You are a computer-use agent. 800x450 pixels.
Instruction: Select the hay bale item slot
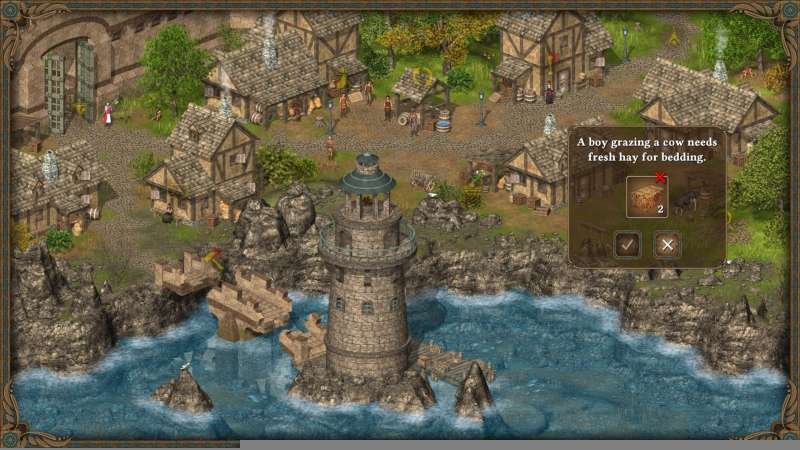pos(647,196)
